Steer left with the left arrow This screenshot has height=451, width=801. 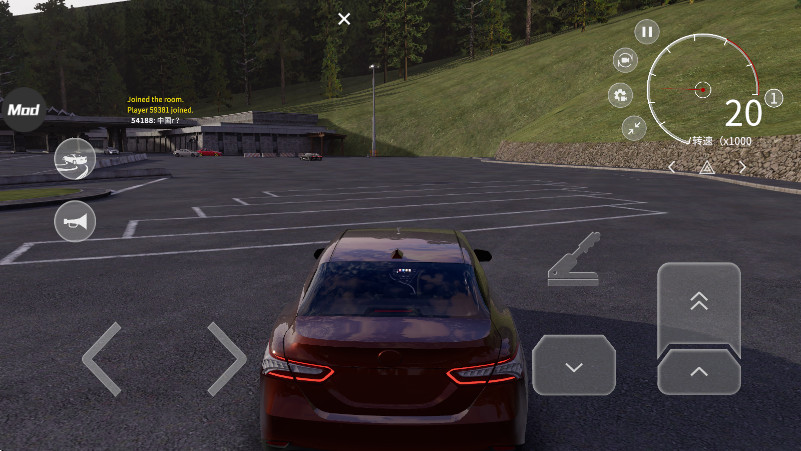[101, 359]
